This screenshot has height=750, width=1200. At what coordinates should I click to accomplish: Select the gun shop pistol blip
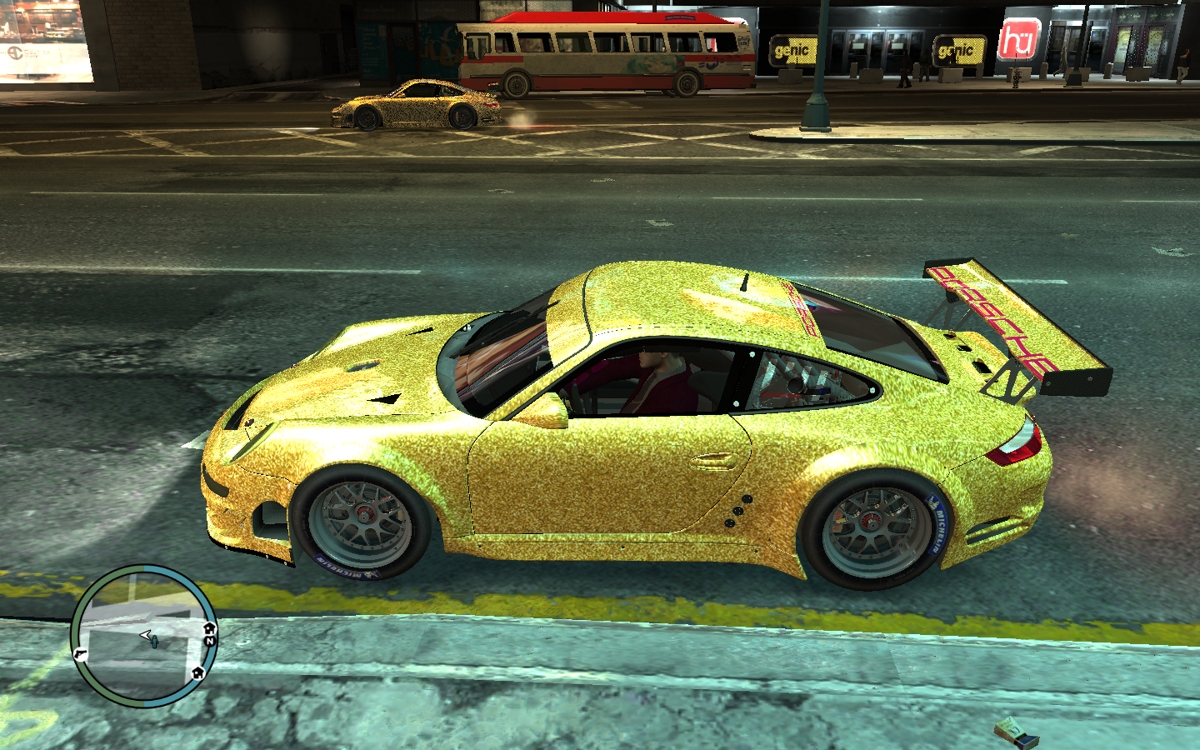click(x=80, y=653)
